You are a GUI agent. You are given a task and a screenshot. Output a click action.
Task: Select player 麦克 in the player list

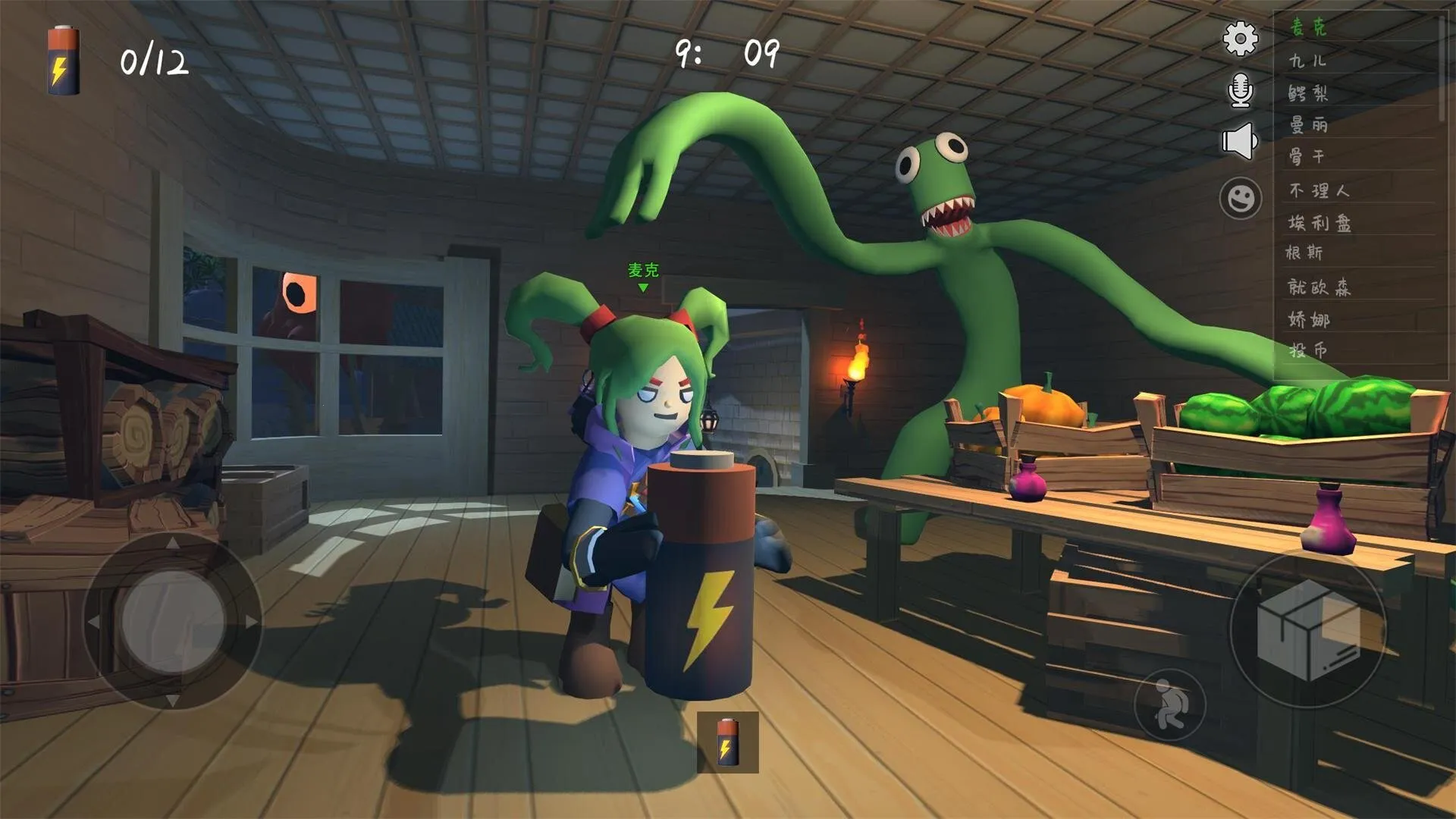click(x=1309, y=27)
